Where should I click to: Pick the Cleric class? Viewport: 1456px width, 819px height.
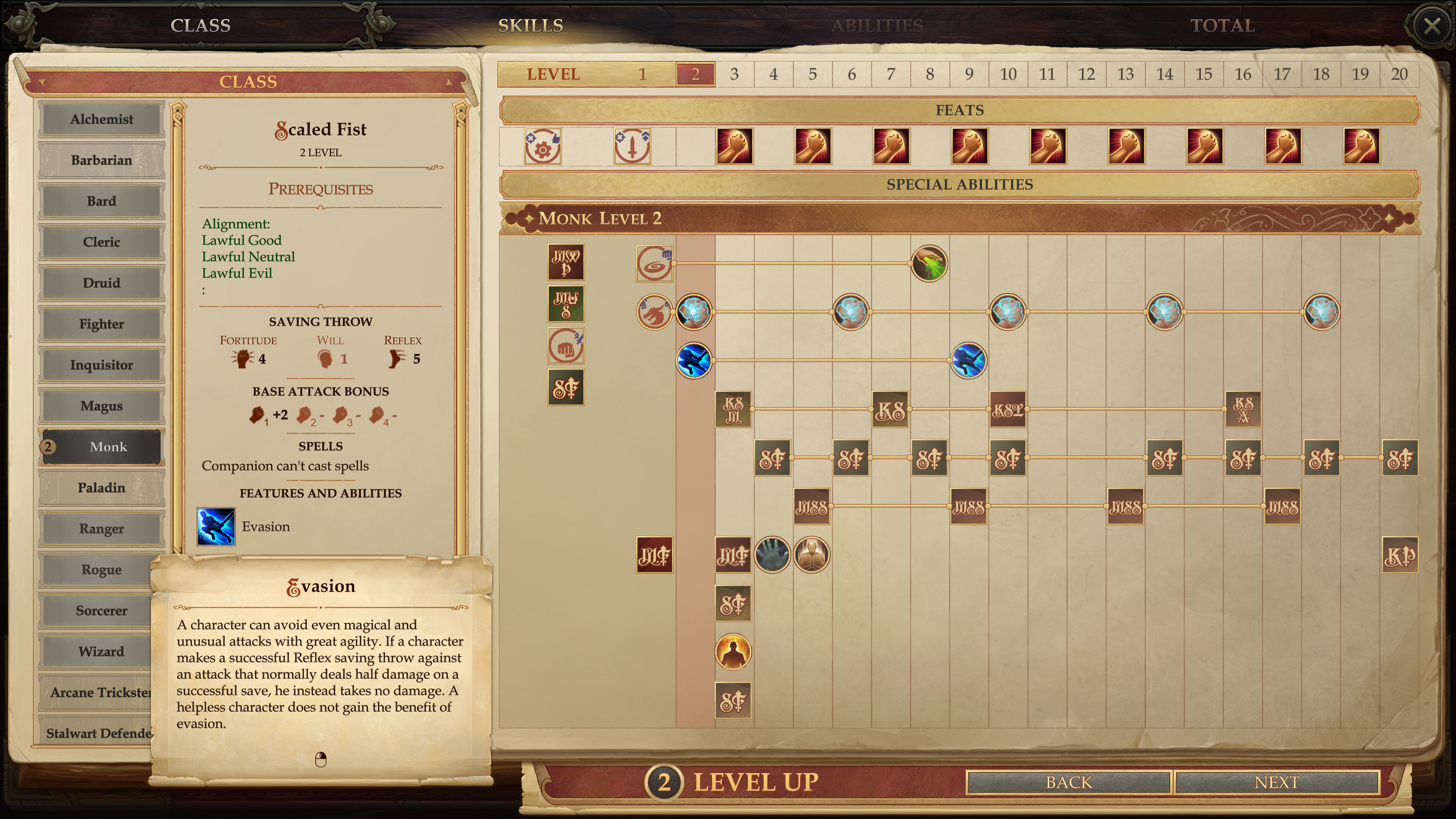click(102, 242)
